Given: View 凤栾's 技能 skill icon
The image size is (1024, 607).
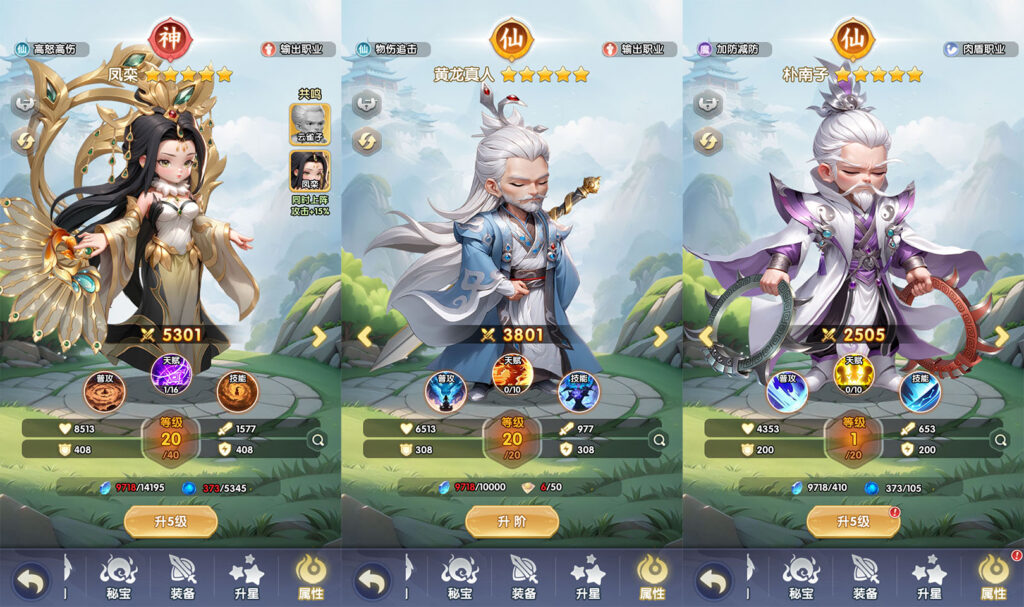Looking at the screenshot, I should tap(237, 392).
